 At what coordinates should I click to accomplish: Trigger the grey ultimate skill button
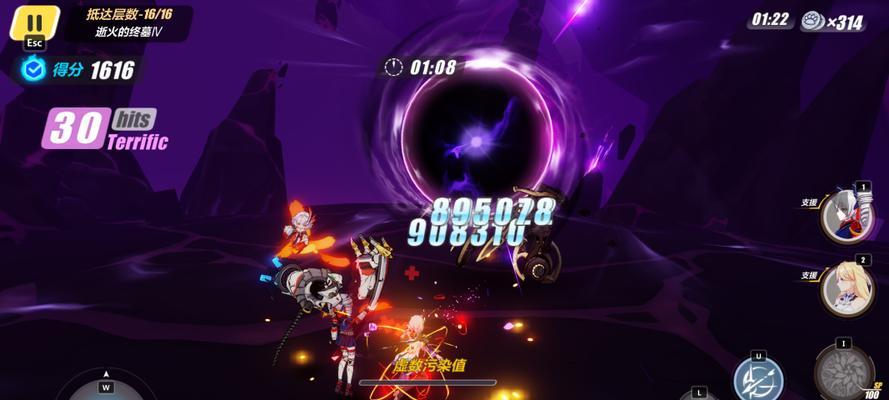point(843,373)
